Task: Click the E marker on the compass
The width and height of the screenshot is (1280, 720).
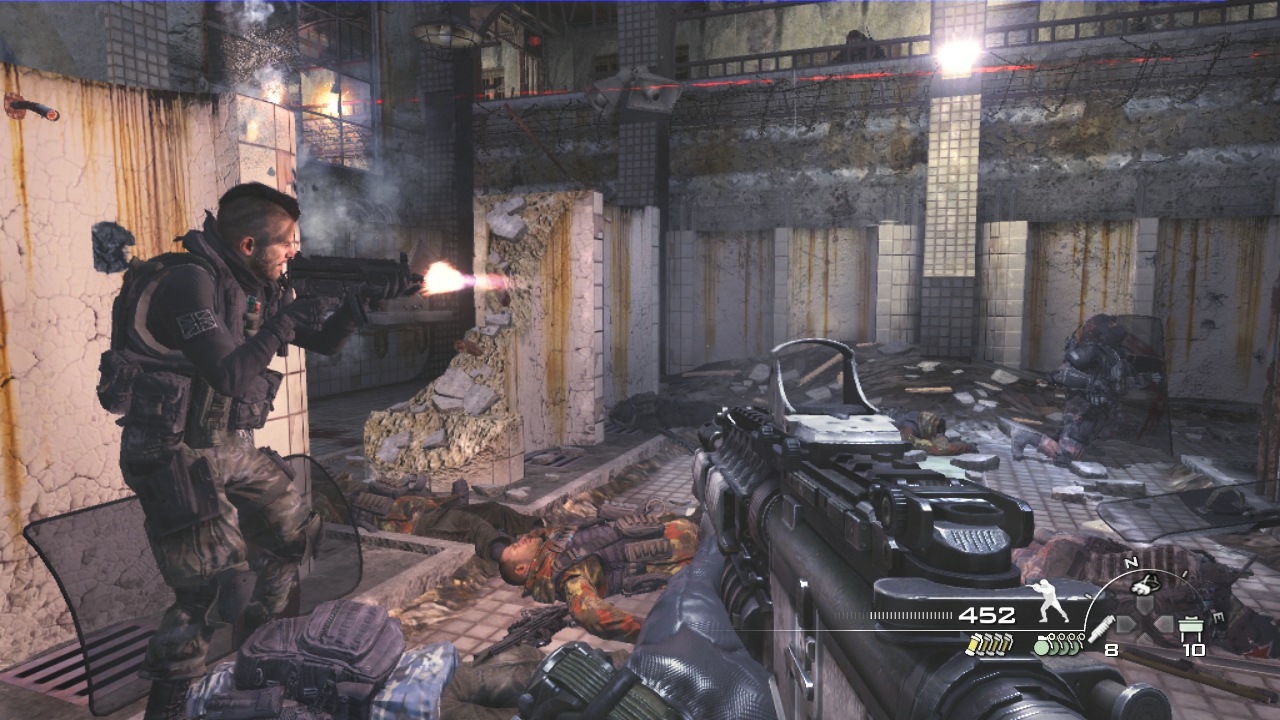Action: (x=1218, y=615)
